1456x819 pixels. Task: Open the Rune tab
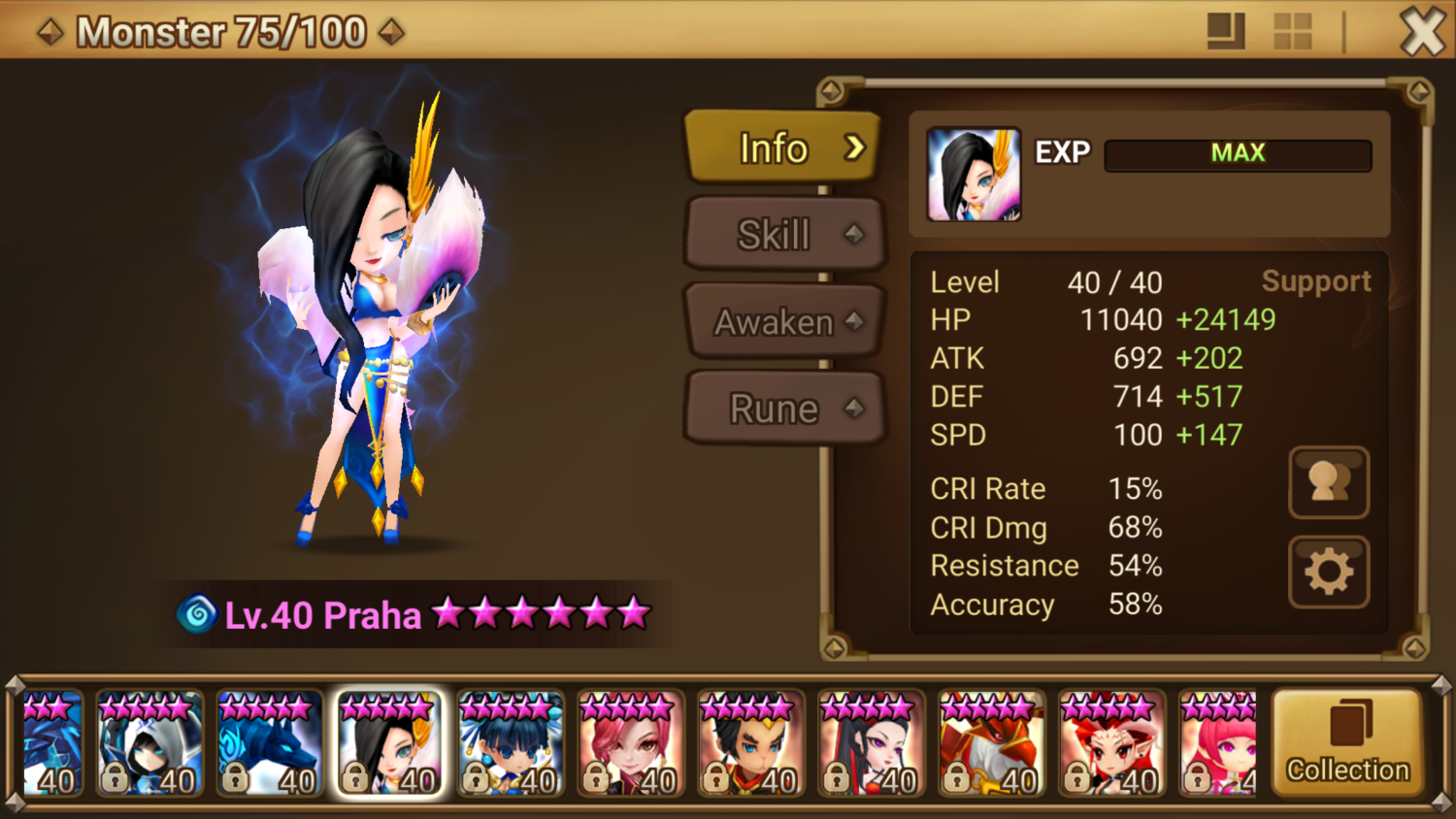tap(782, 409)
